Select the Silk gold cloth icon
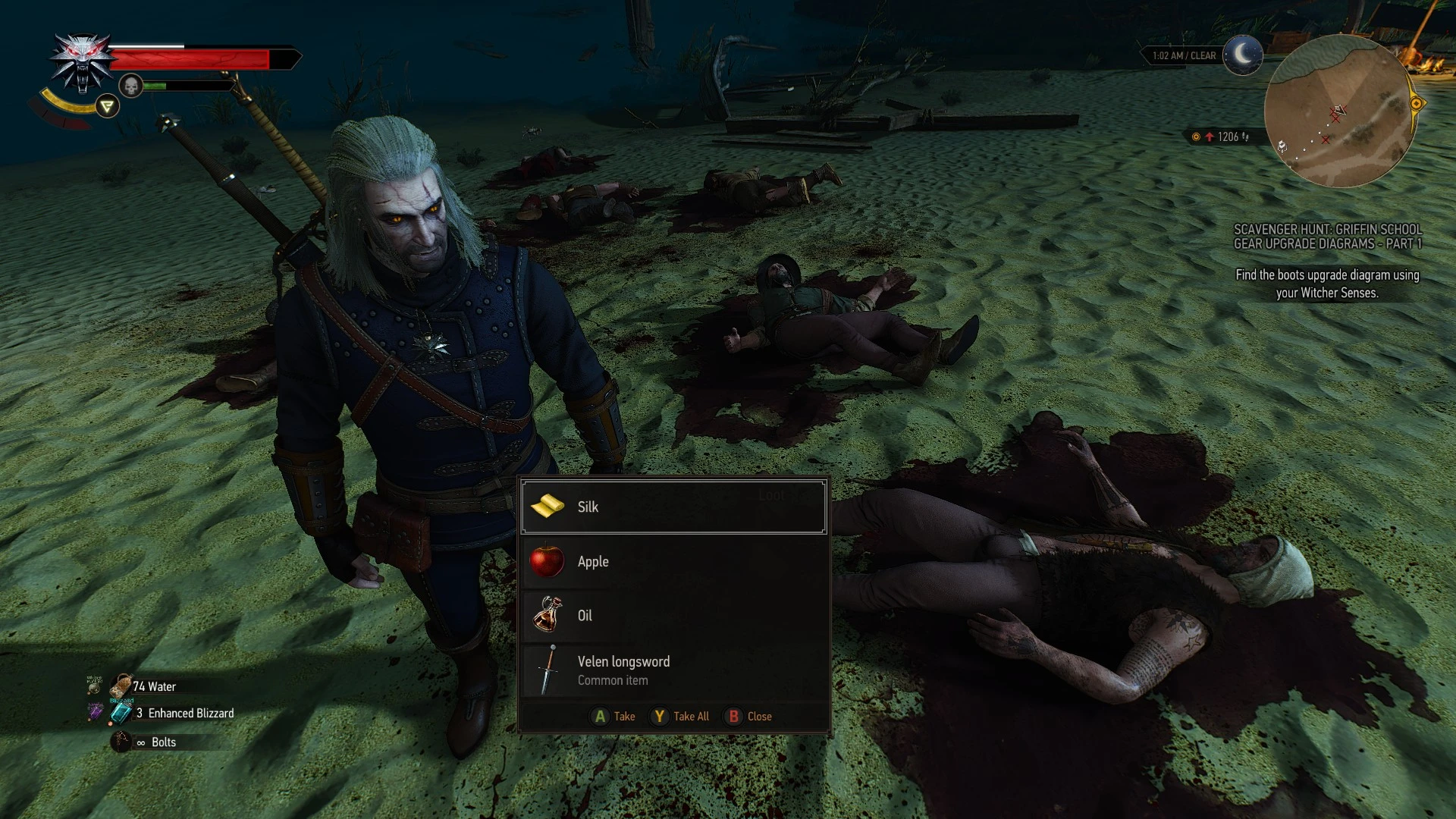This screenshot has height=819, width=1456. click(548, 506)
